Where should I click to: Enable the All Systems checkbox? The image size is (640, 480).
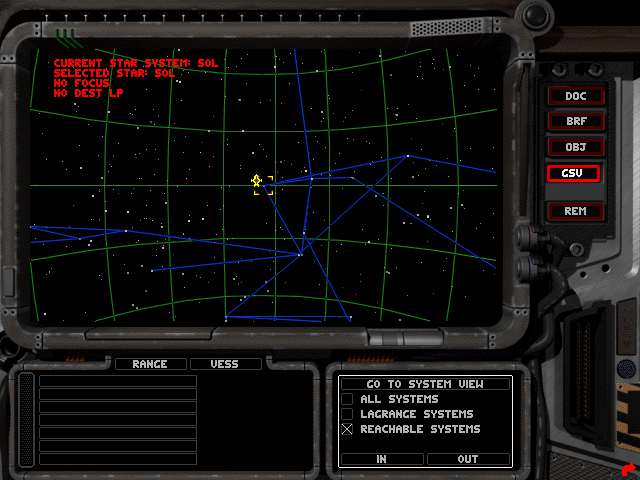click(x=348, y=399)
